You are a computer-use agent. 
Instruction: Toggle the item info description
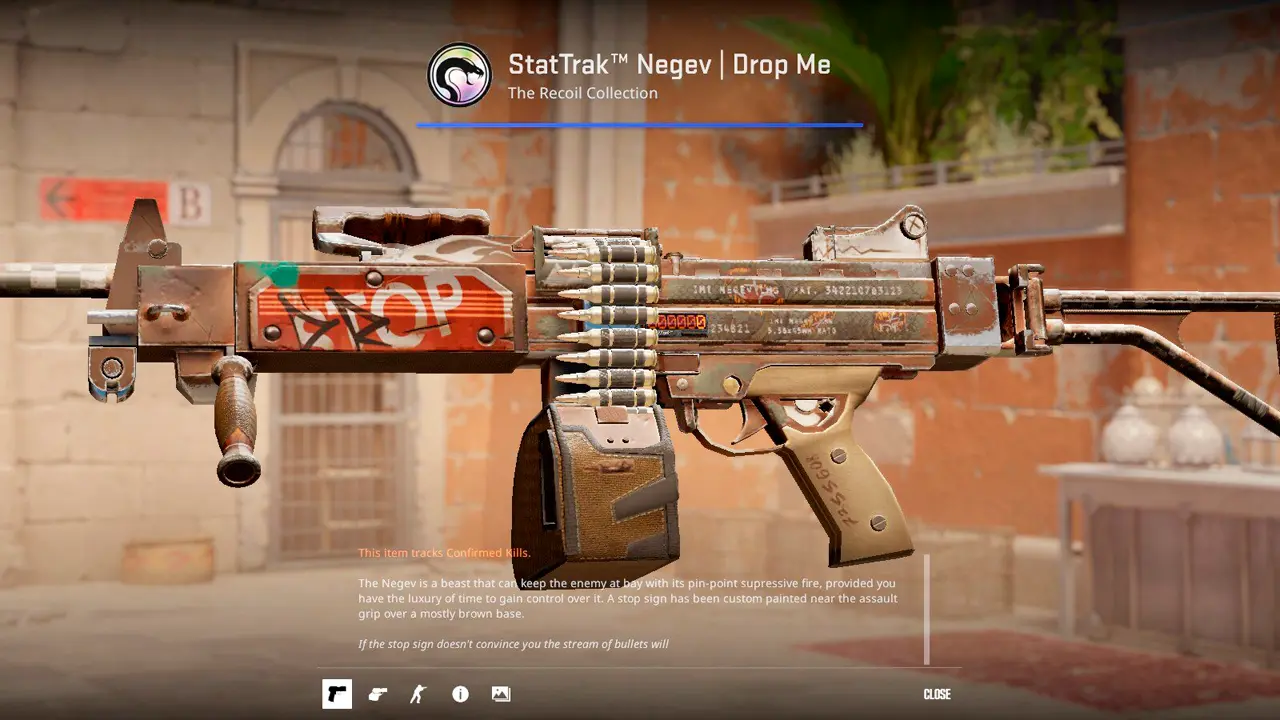click(x=460, y=694)
